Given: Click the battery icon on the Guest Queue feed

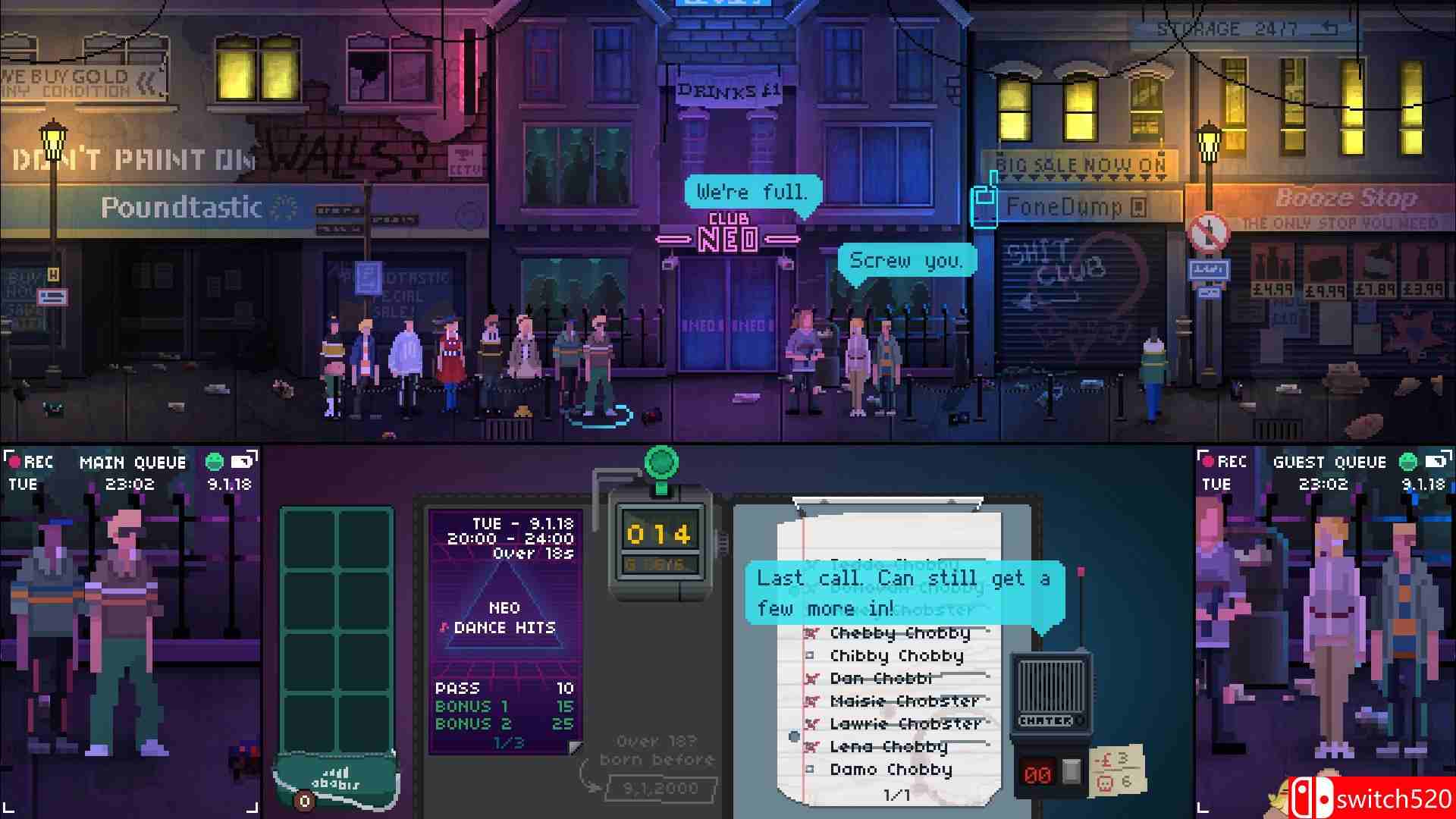Looking at the screenshot, I should coord(1433,461).
